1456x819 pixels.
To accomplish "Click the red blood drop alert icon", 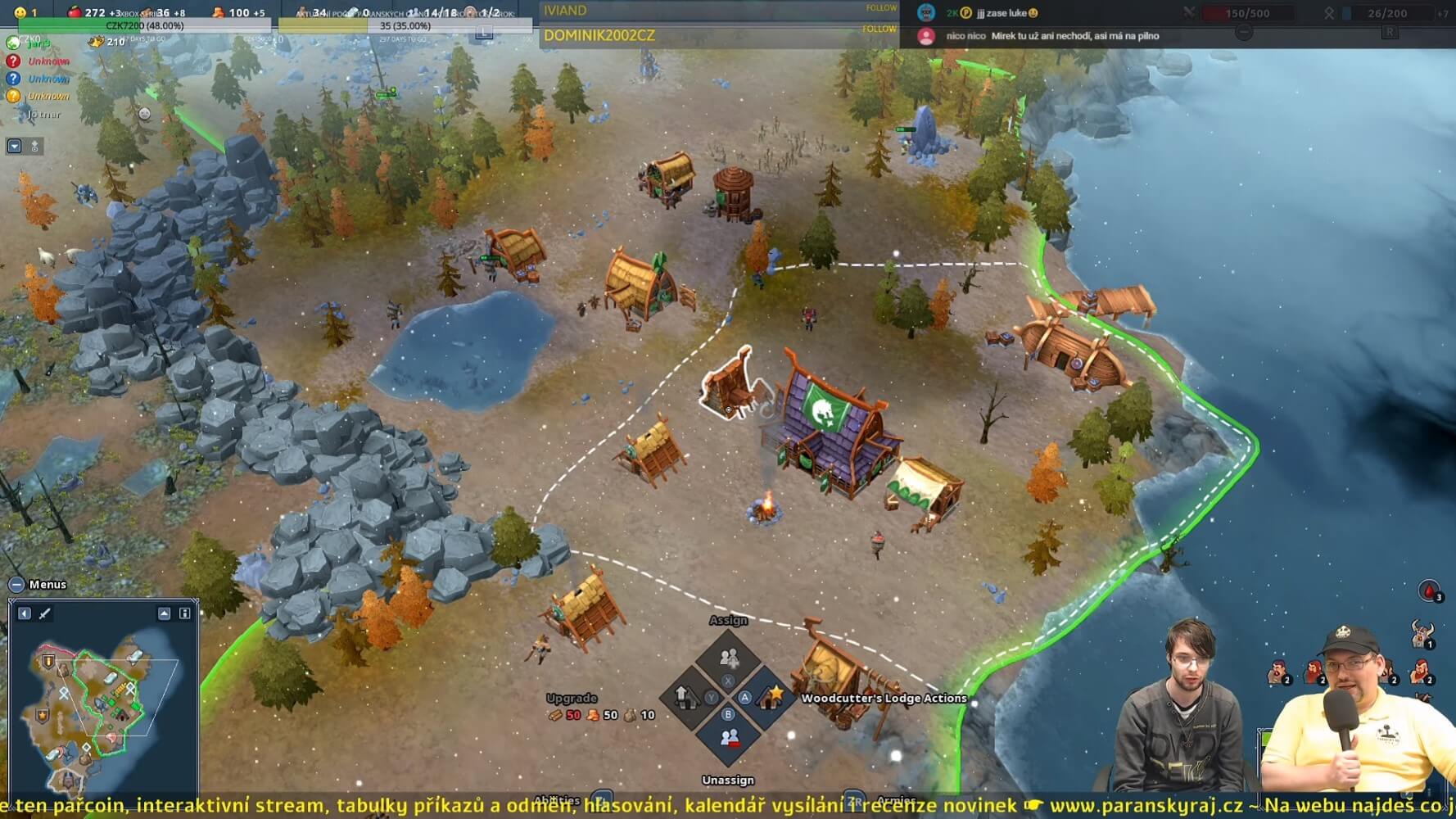I will coord(1429,590).
